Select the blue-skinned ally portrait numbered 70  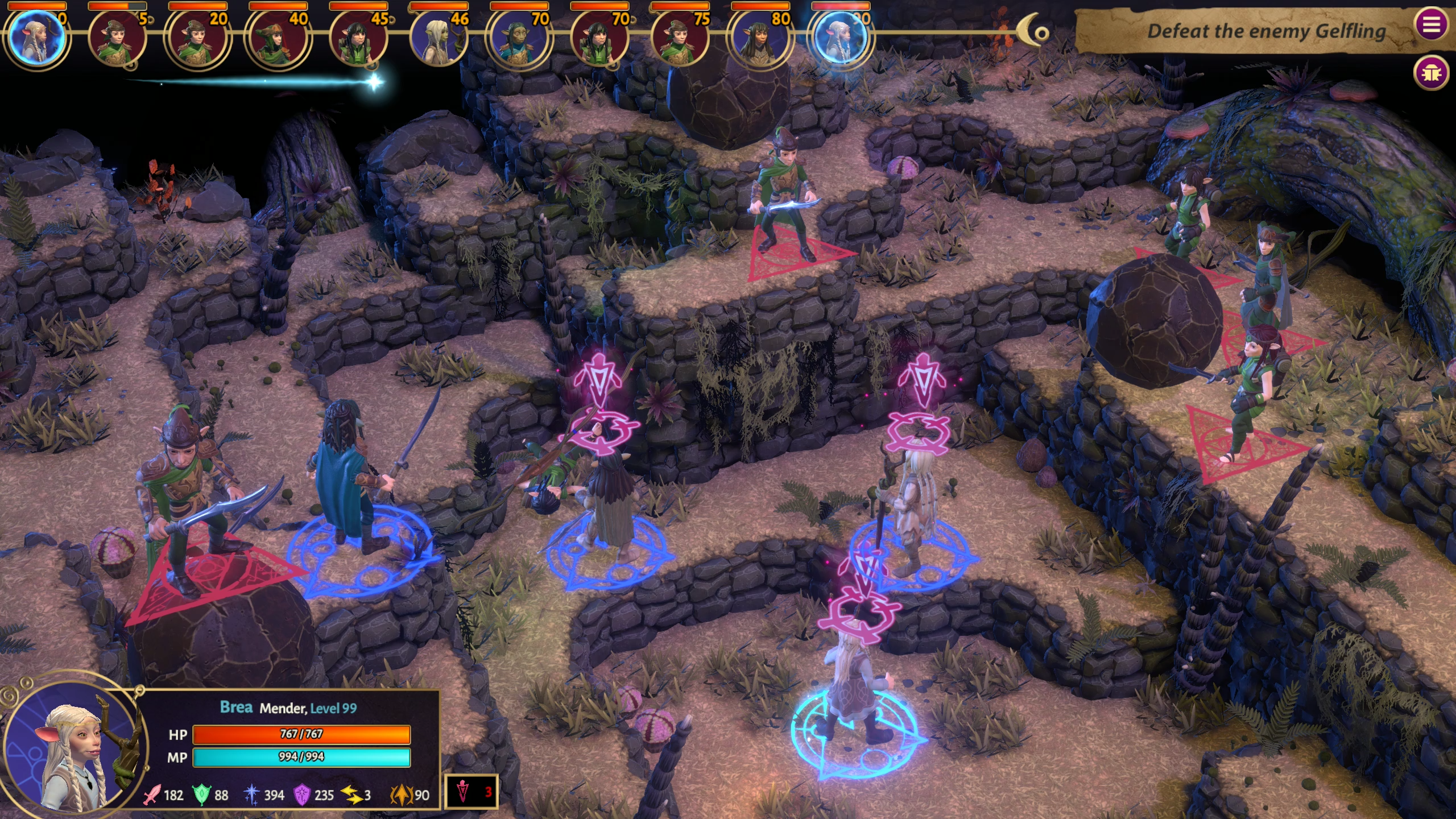(x=519, y=39)
